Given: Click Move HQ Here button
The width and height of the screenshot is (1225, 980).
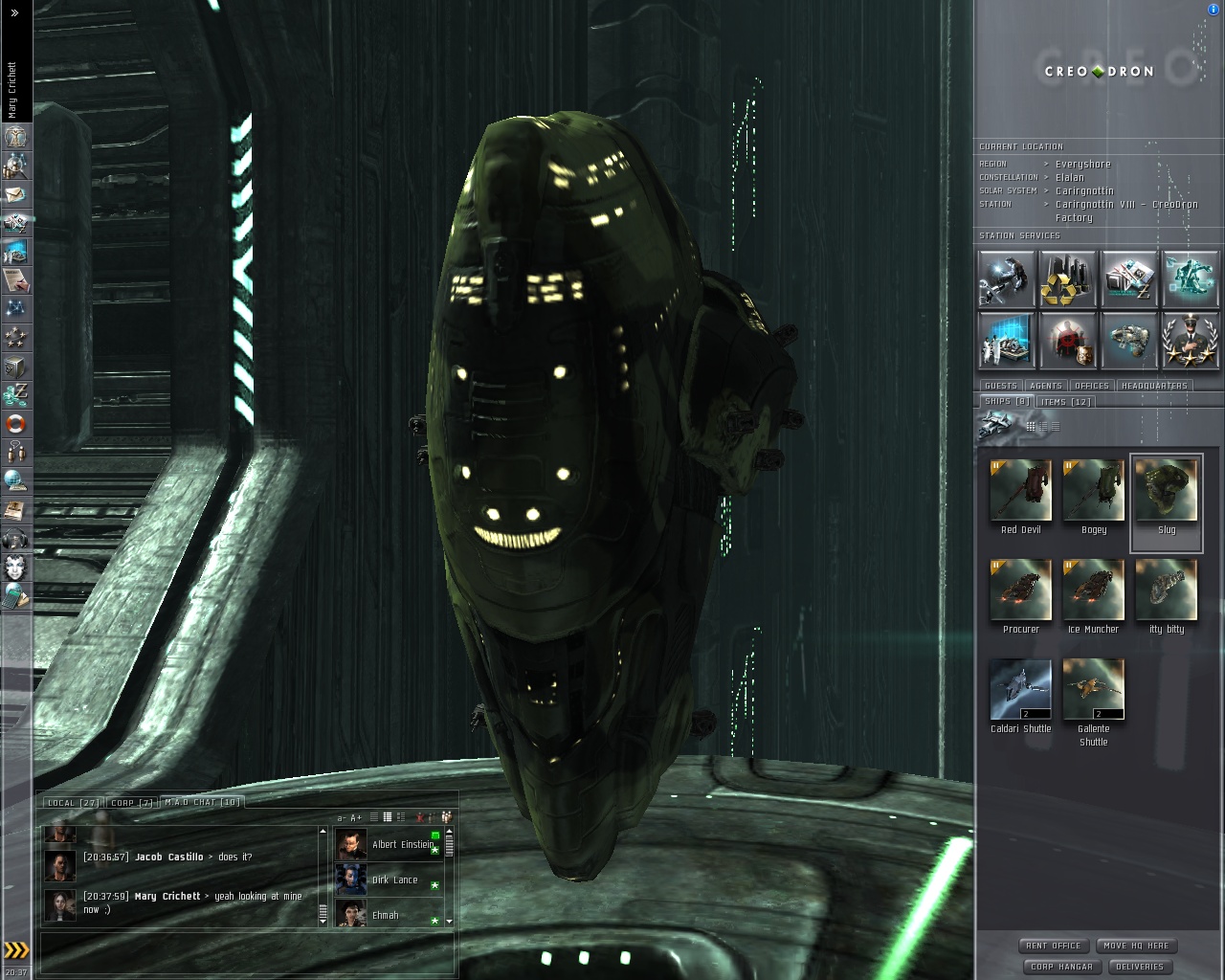Looking at the screenshot, I should 1136,946.
